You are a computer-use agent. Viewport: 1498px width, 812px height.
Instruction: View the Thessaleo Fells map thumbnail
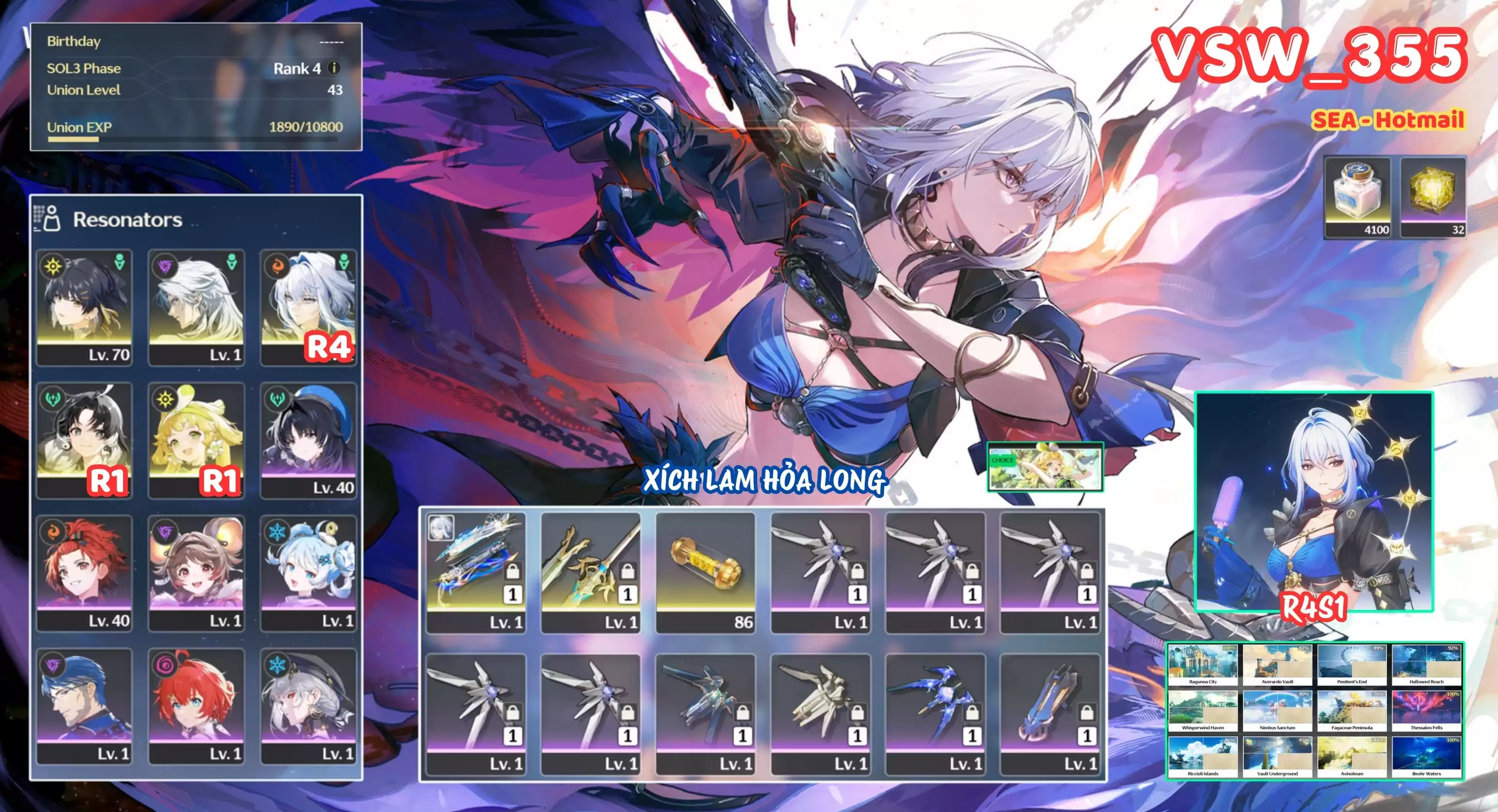click(1426, 710)
